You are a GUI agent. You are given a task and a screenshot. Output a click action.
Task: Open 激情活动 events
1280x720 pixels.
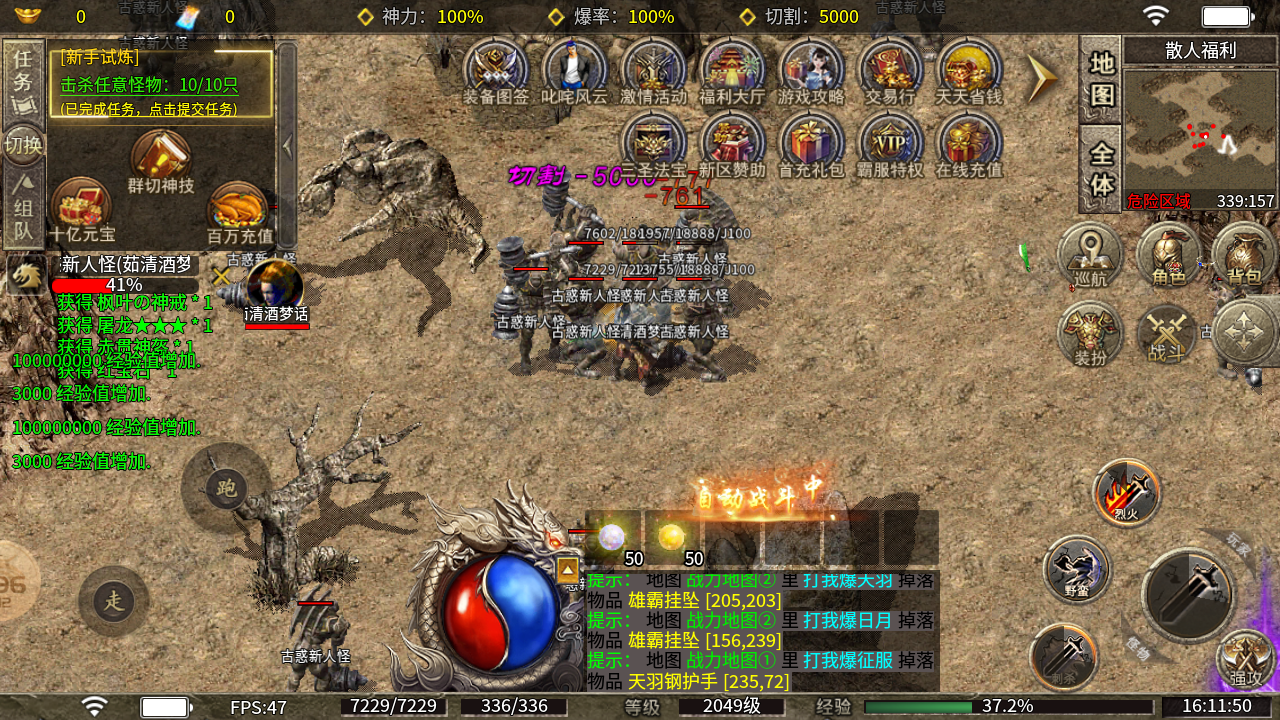point(654,71)
